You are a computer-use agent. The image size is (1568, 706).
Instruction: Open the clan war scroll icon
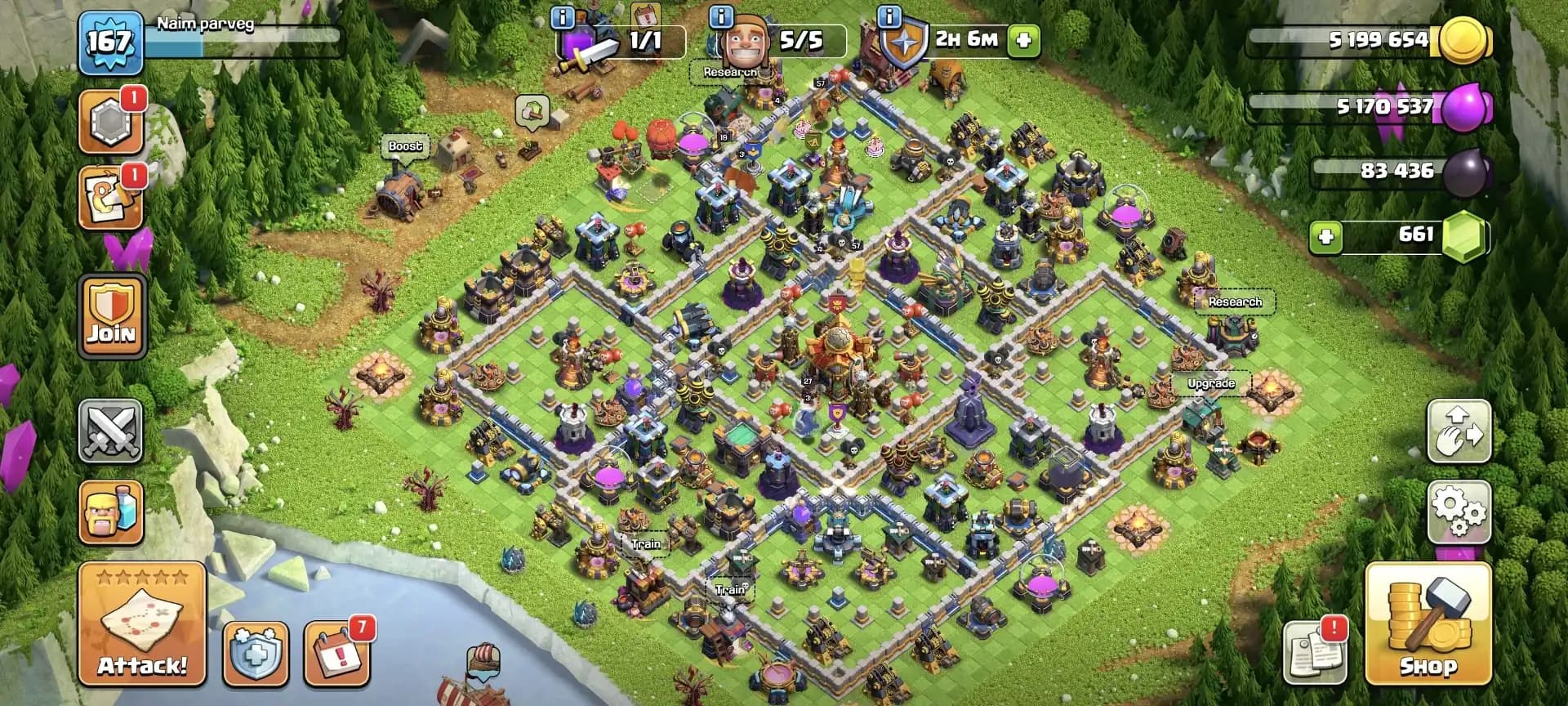[x=111, y=196]
